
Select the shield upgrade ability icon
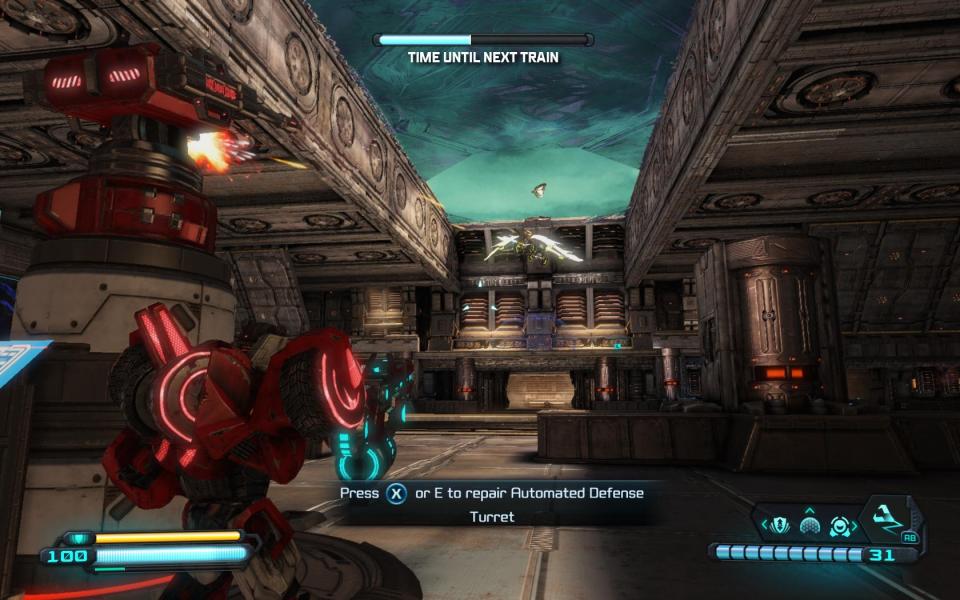point(780,524)
